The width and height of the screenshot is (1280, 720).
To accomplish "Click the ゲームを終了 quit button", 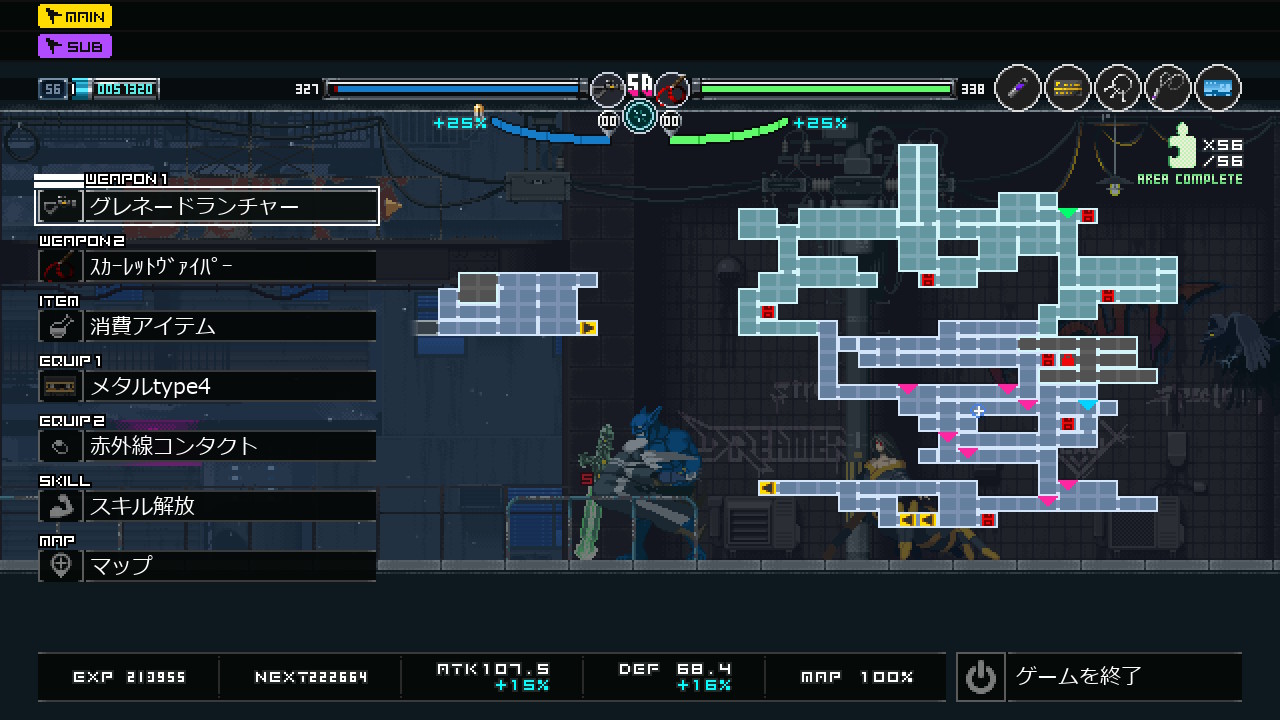I will pyautogui.click(x=1098, y=677).
